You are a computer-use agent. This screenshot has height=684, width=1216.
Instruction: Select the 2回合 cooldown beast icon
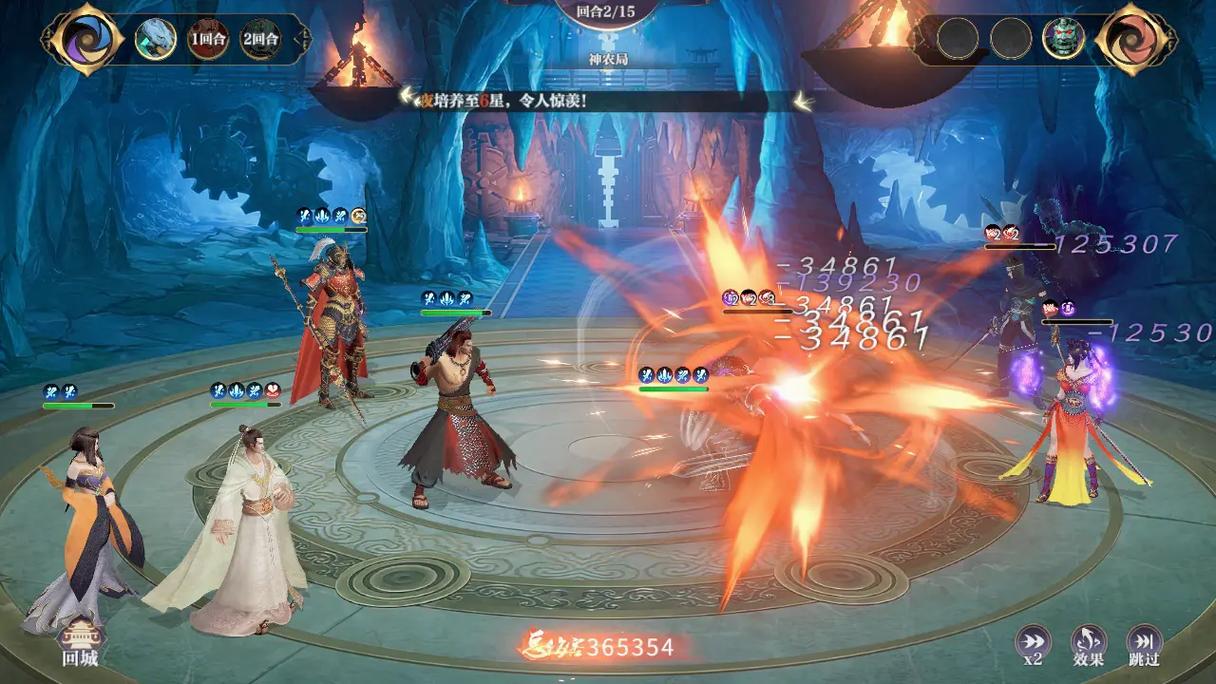260,39
